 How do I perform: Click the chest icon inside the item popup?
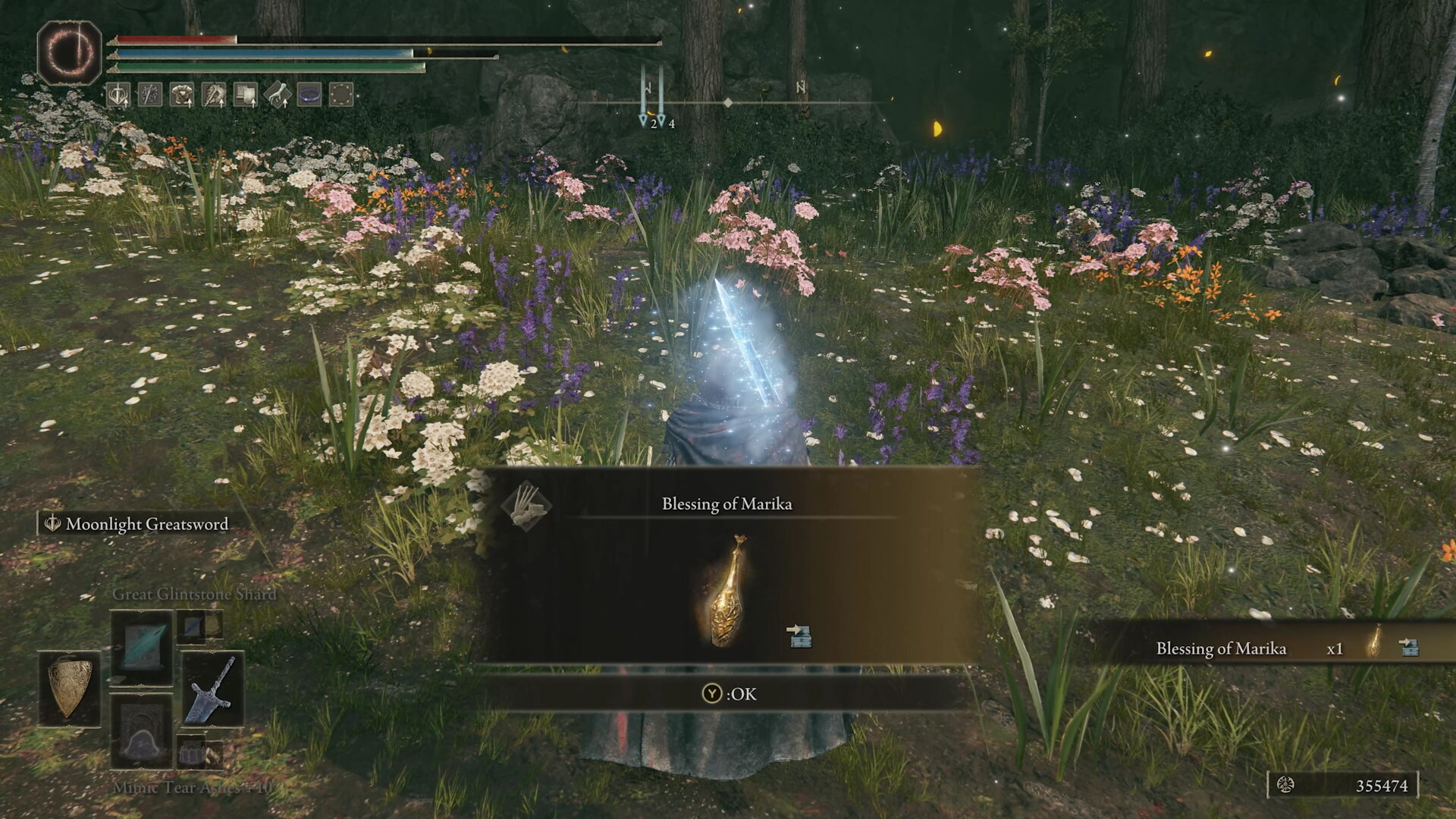(x=799, y=635)
